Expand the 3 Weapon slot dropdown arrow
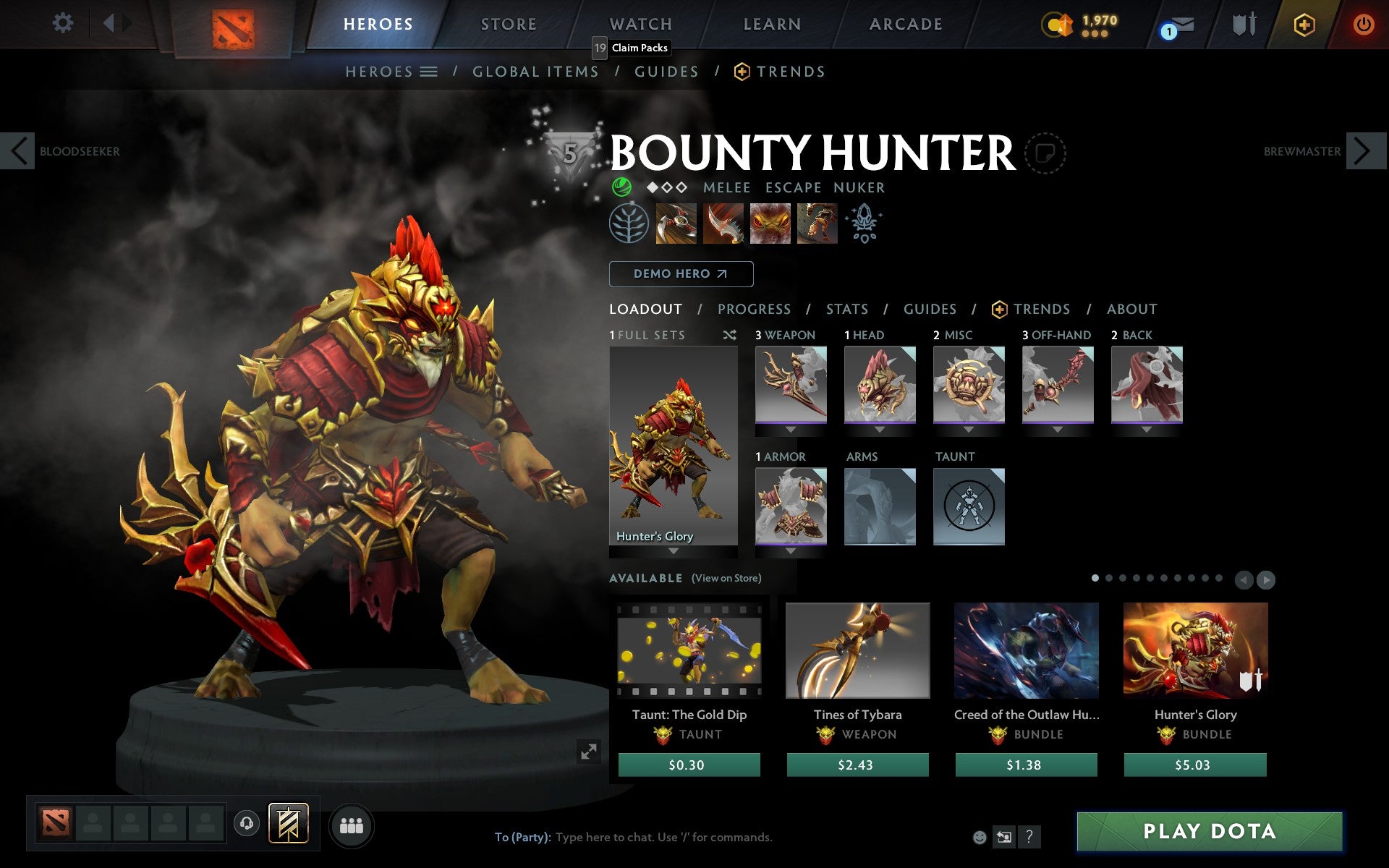Viewport: 1389px width, 868px height. tap(791, 430)
